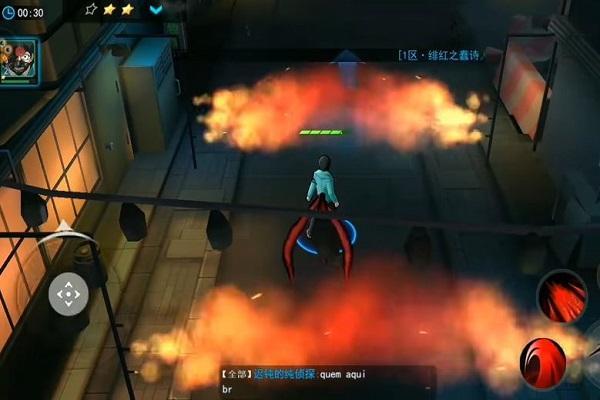Open the chat box showing "quem aqui"
The height and width of the screenshot is (400, 600).
[x=327, y=379]
